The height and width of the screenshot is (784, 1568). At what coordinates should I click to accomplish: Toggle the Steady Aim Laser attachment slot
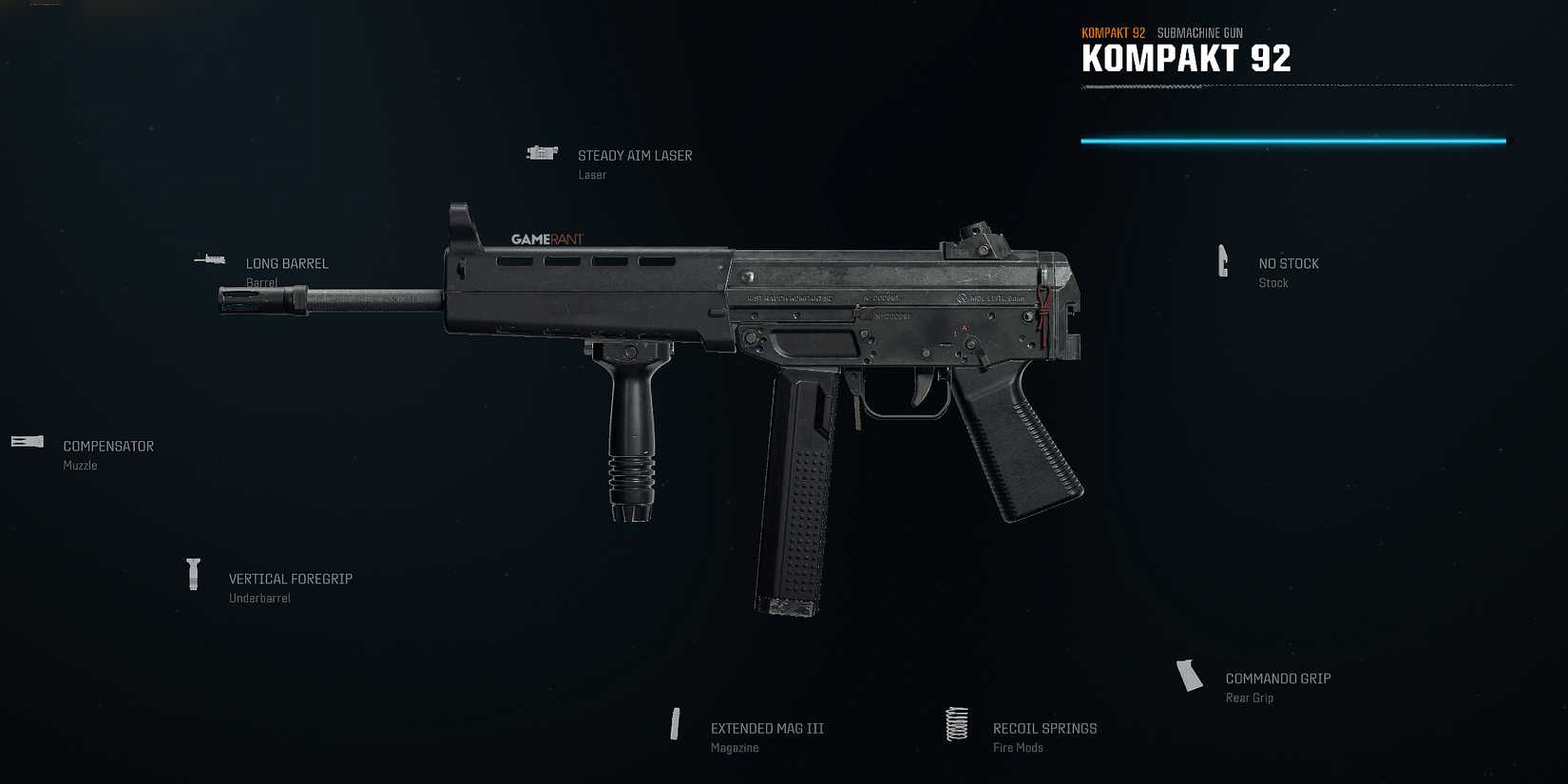click(x=635, y=155)
